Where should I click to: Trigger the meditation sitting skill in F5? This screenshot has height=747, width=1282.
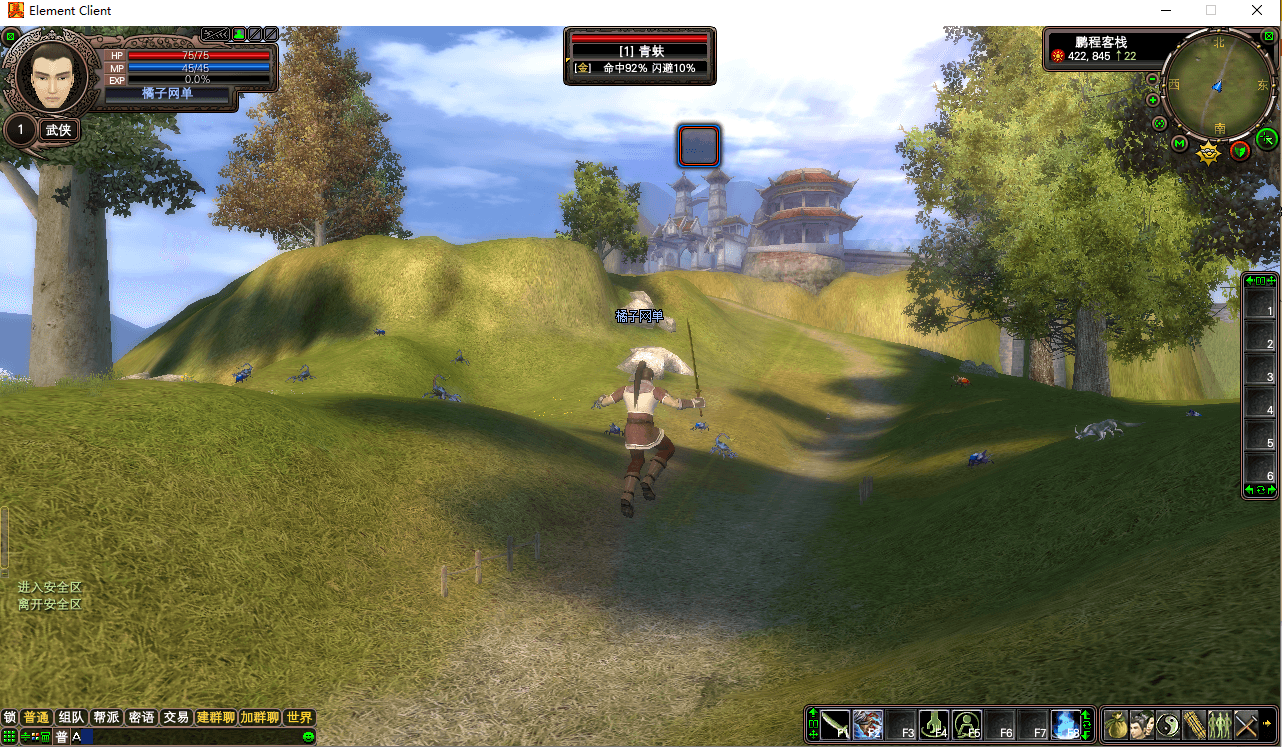tap(967, 724)
